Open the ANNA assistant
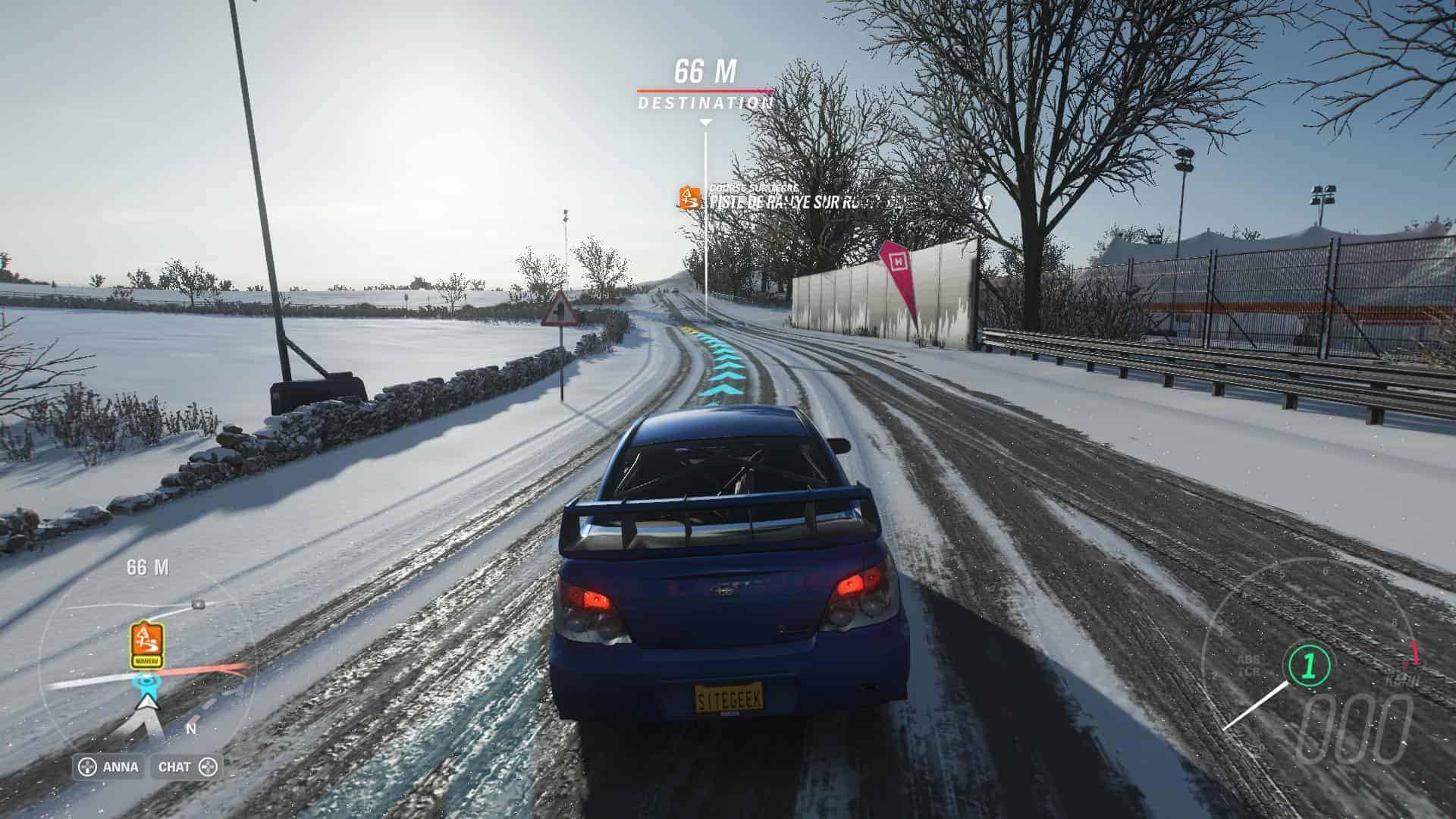The width and height of the screenshot is (1456, 819). point(109,767)
